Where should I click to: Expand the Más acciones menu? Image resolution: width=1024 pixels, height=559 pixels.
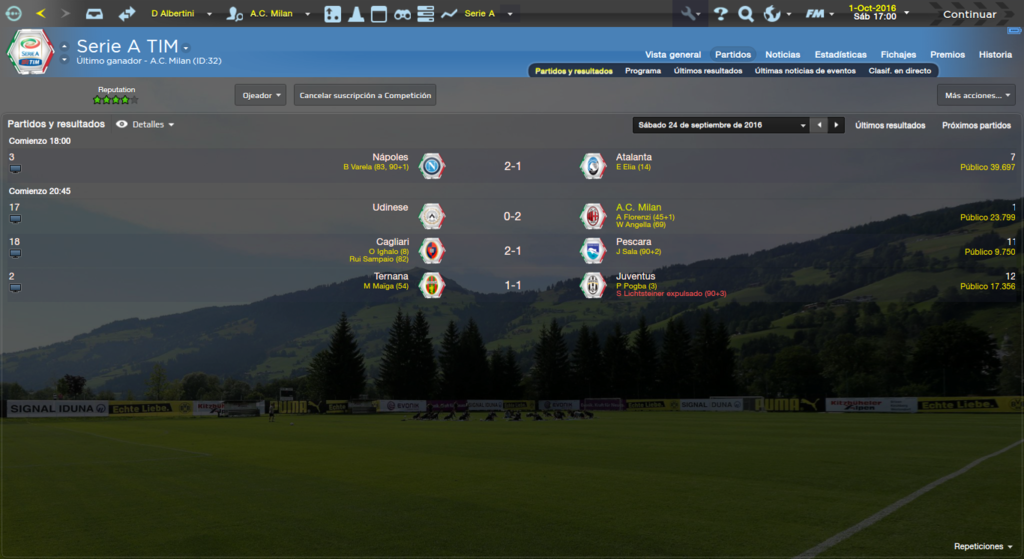(976, 95)
